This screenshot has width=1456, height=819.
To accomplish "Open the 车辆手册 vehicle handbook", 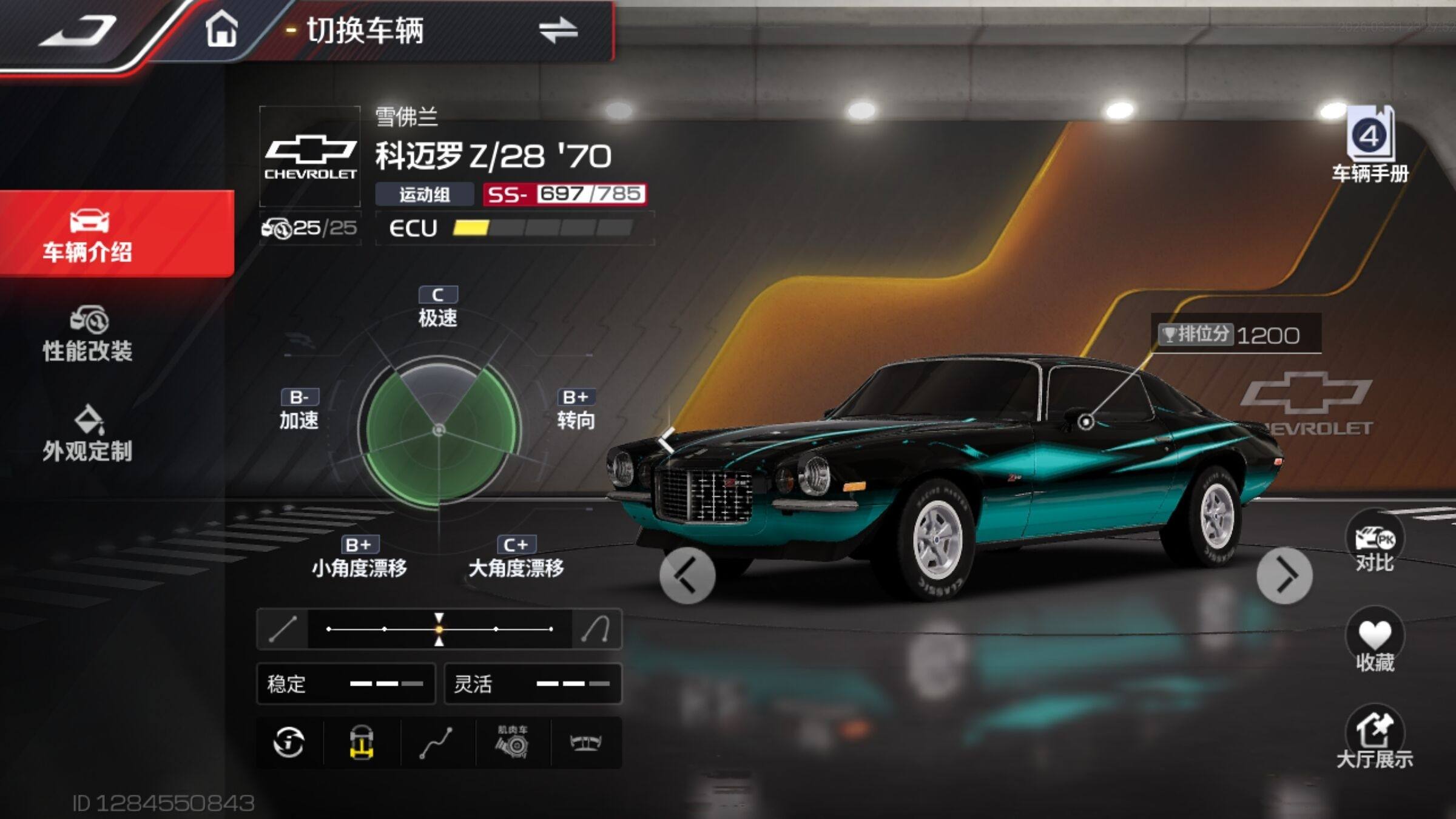I will (x=1370, y=146).
